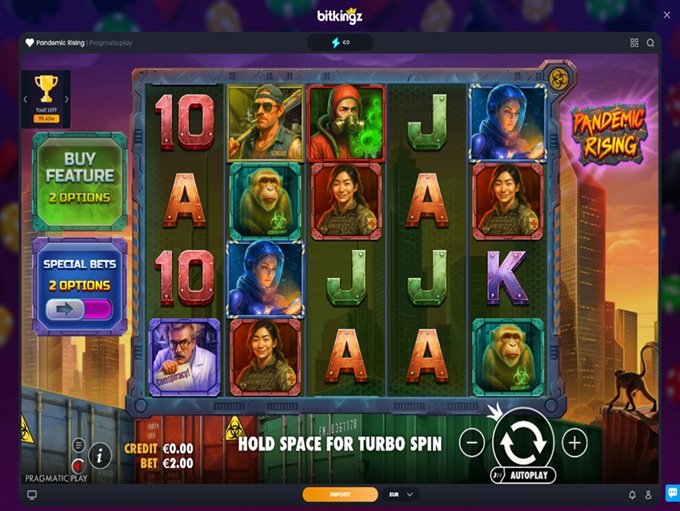Viewport: 680px width, 511px height.
Task: Open the EUR currency dropdown
Action: tap(399, 494)
